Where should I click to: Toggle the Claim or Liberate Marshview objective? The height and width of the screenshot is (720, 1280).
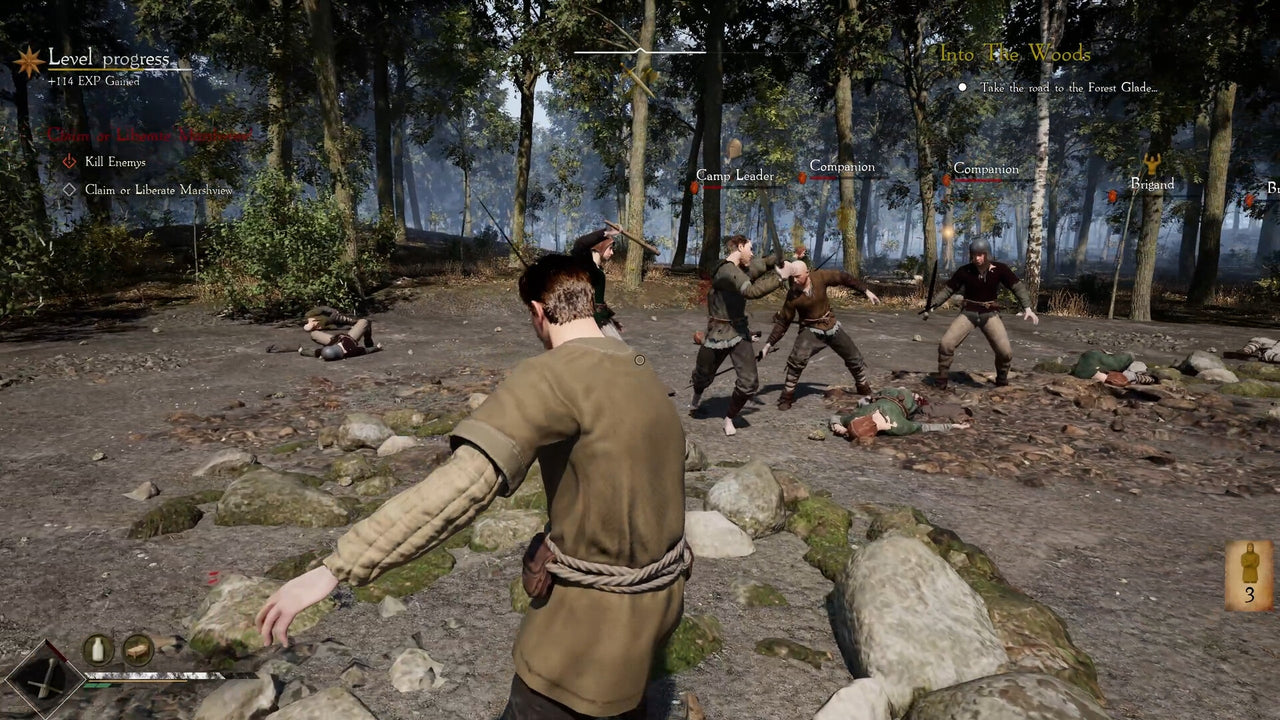pos(160,189)
